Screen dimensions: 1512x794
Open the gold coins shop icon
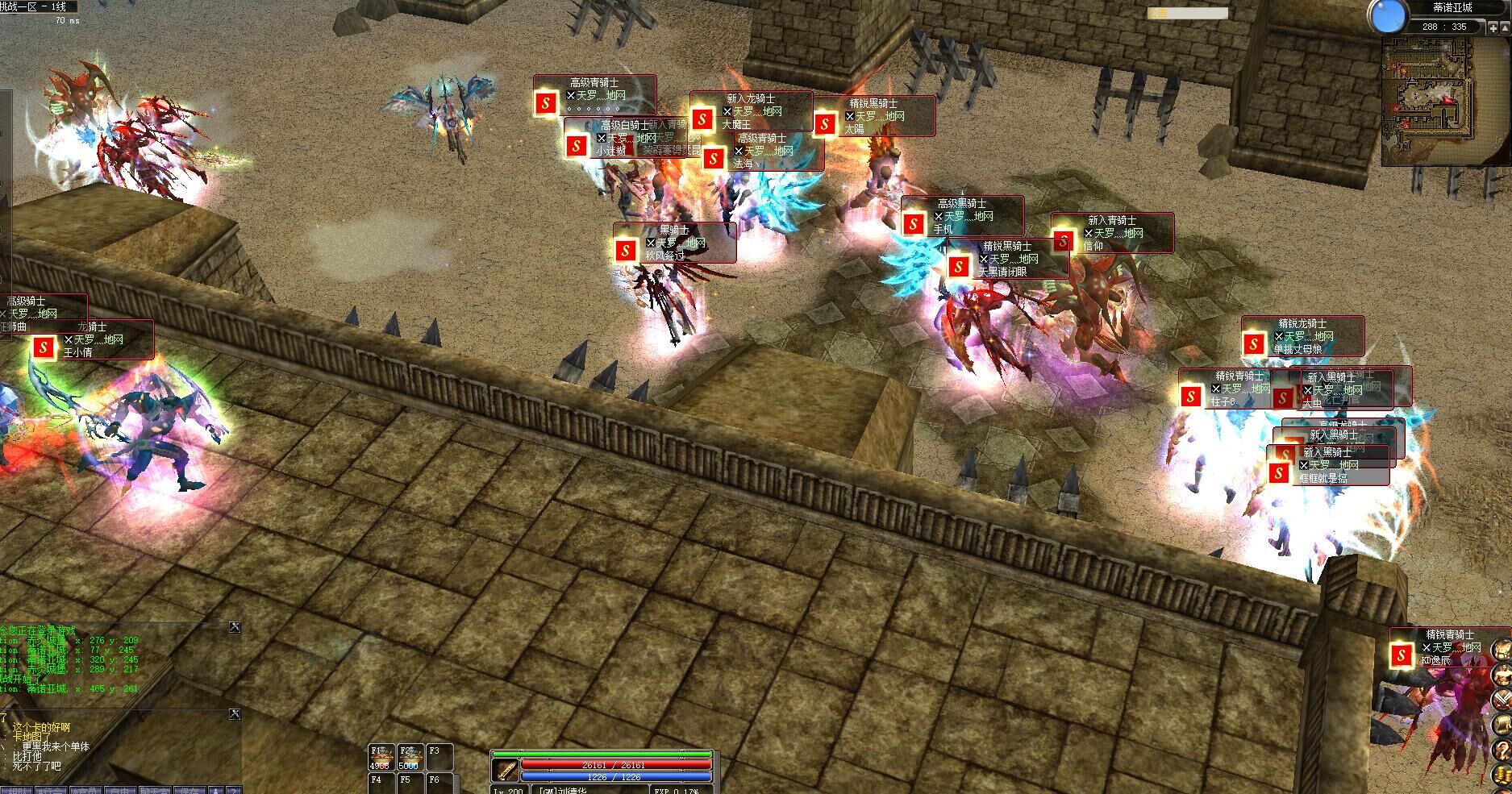point(1502,775)
